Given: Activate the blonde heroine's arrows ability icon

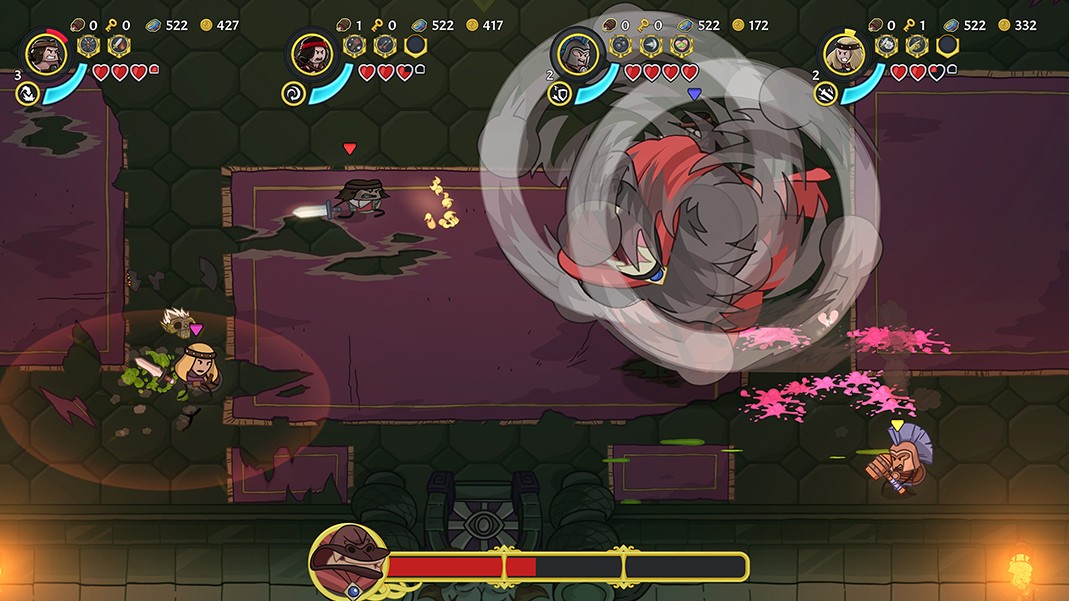Looking at the screenshot, I should (826, 93).
